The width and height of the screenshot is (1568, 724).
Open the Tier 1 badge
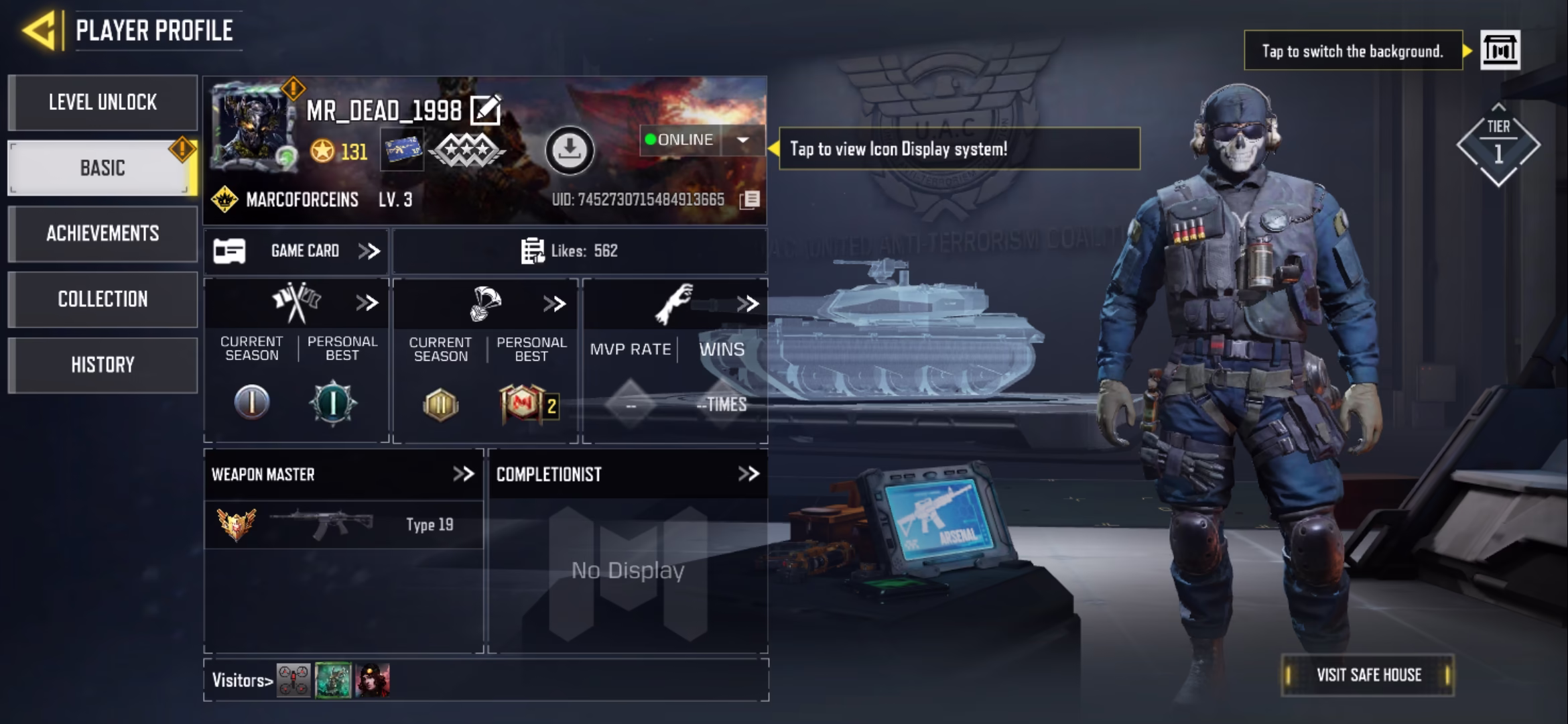[x=1498, y=144]
